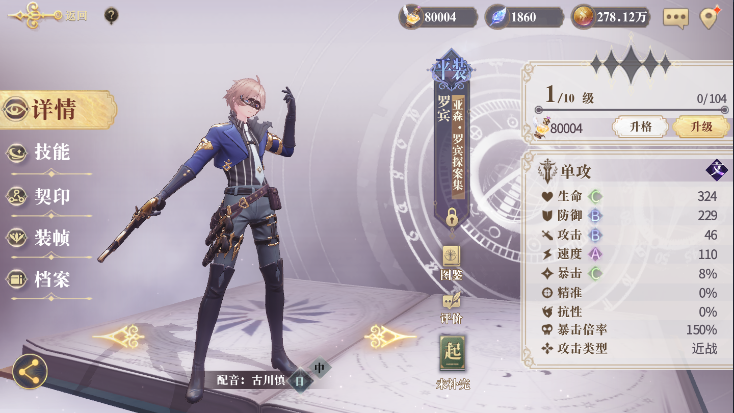Select the 详情 details tab

(x=55, y=110)
